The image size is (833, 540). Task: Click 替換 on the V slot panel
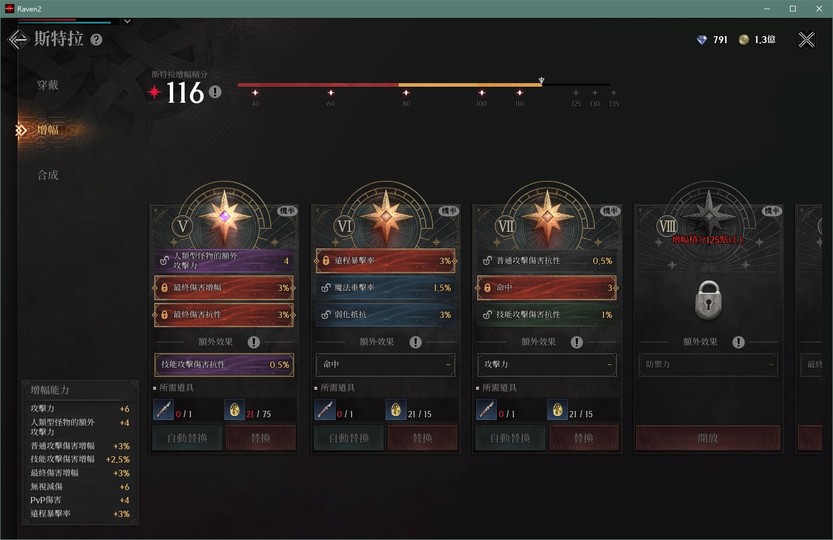(x=261, y=438)
